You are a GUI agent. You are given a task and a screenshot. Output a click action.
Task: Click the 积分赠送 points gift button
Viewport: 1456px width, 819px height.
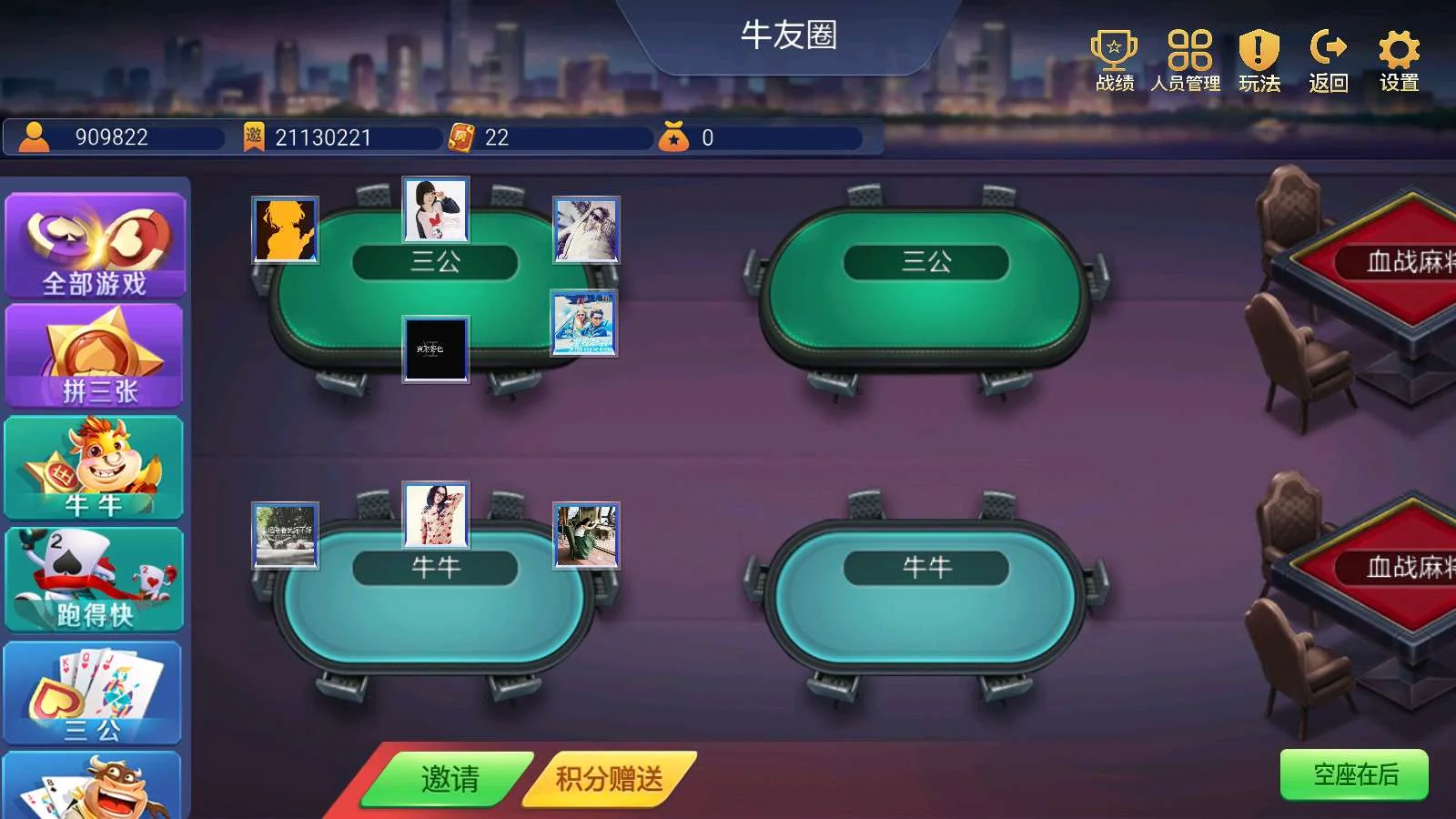tap(605, 778)
